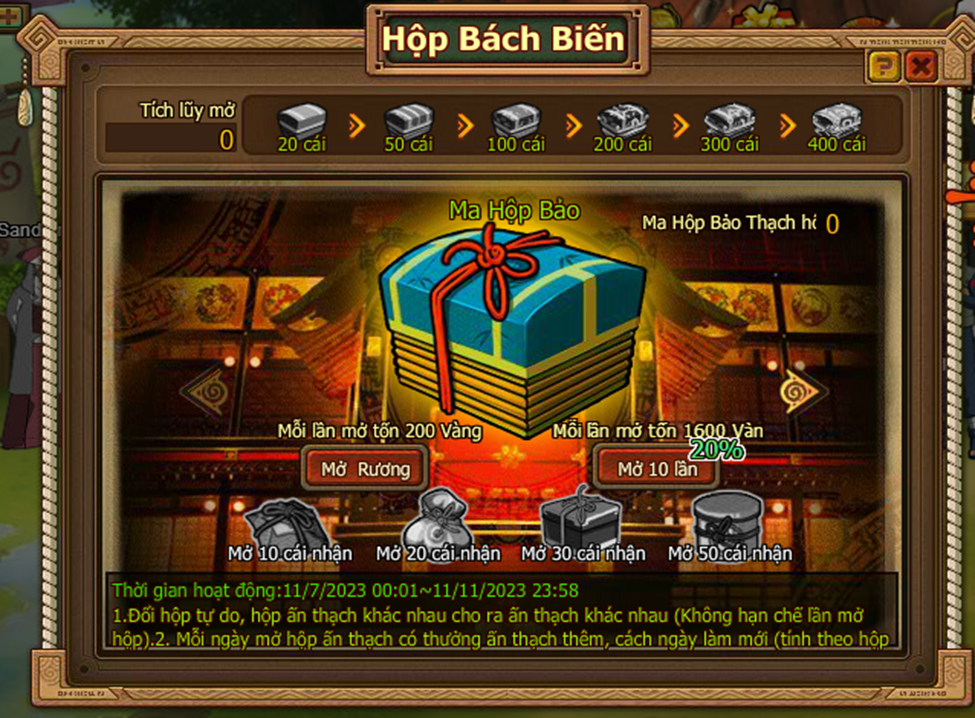Open the yellow question mark help
Image resolution: width=975 pixels, height=718 pixels.
(884, 67)
